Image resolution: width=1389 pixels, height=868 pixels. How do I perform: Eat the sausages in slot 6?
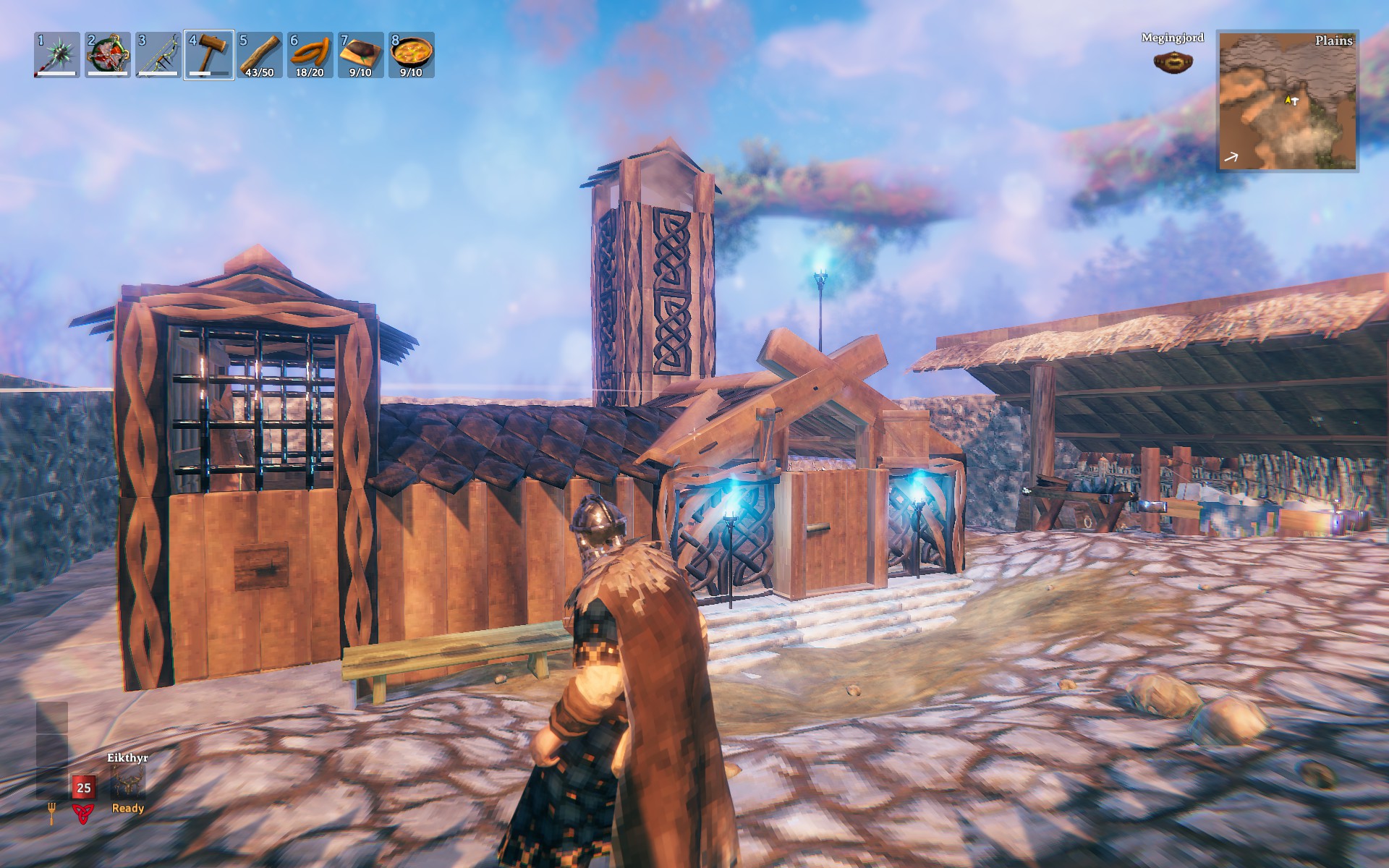pyautogui.click(x=310, y=55)
